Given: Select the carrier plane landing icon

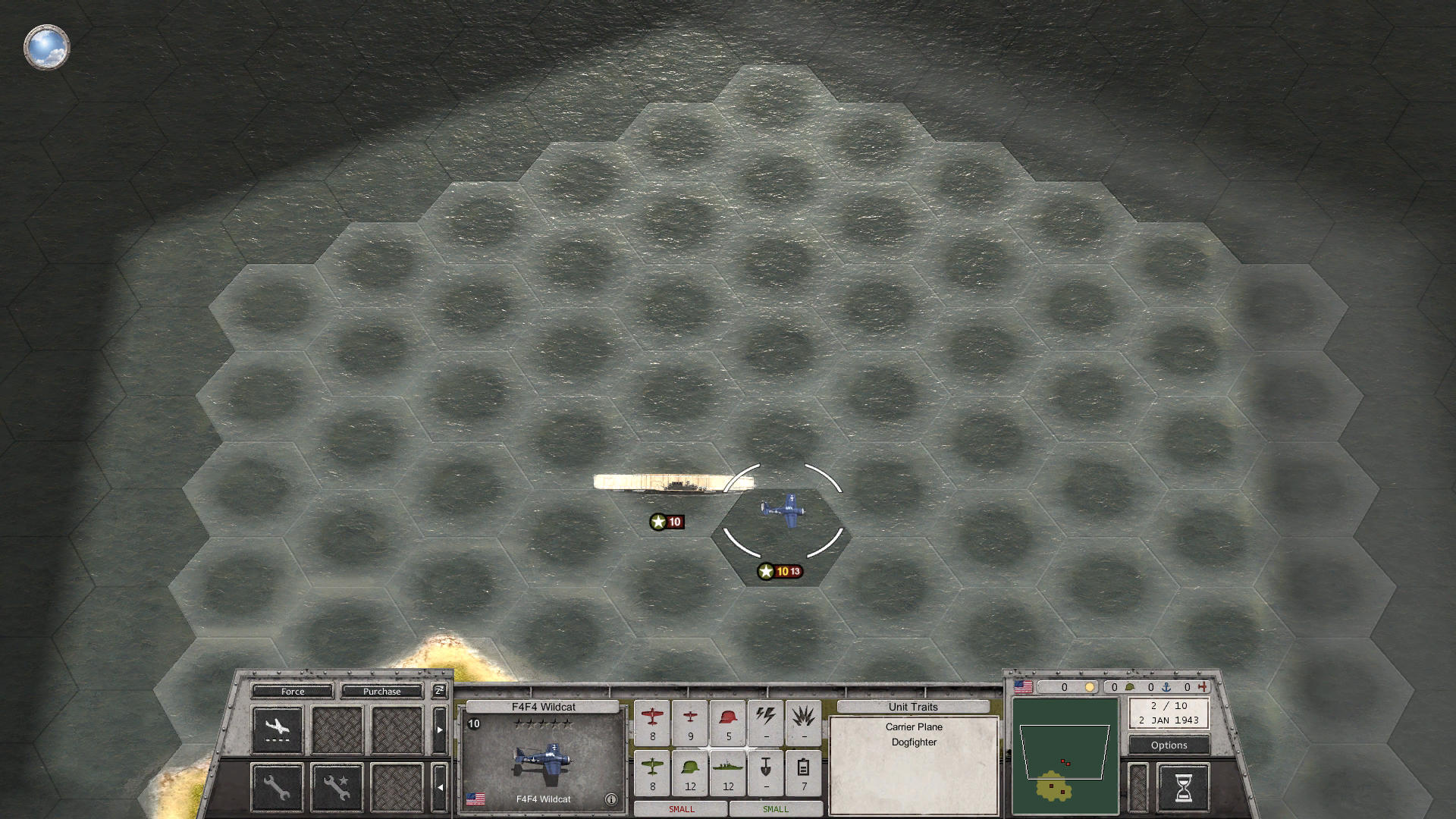Looking at the screenshot, I should coord(277,728).
